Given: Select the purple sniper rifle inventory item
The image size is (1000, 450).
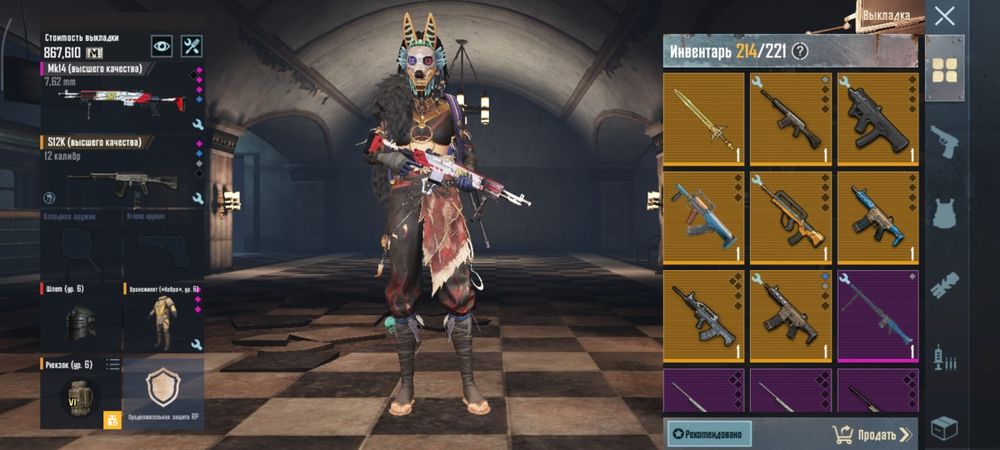Looking at the screenshot, I should coord(877,315).
